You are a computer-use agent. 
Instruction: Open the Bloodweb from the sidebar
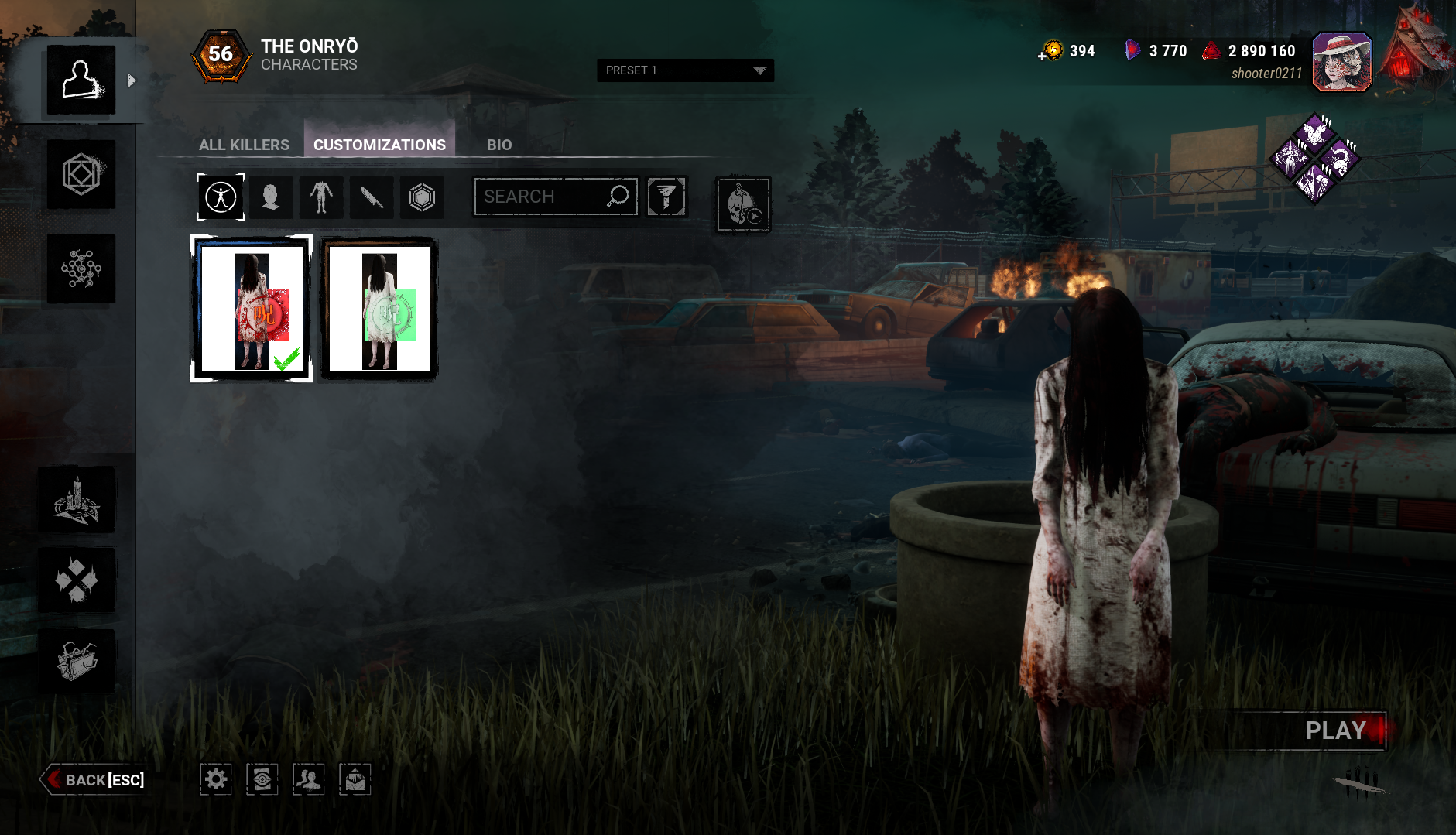point(81,269)
